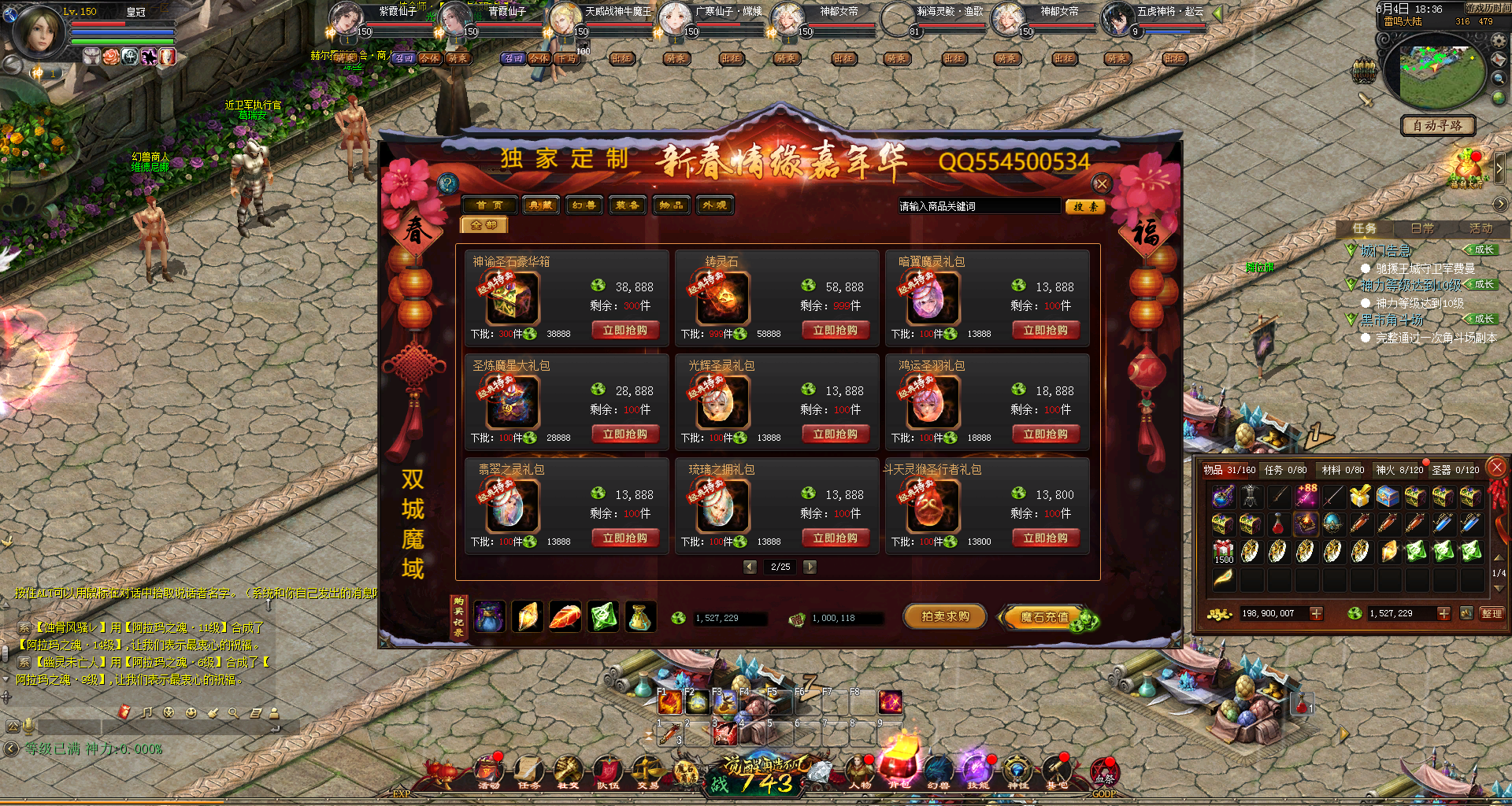Go to the 首页 shop tab

click(489, 205)
